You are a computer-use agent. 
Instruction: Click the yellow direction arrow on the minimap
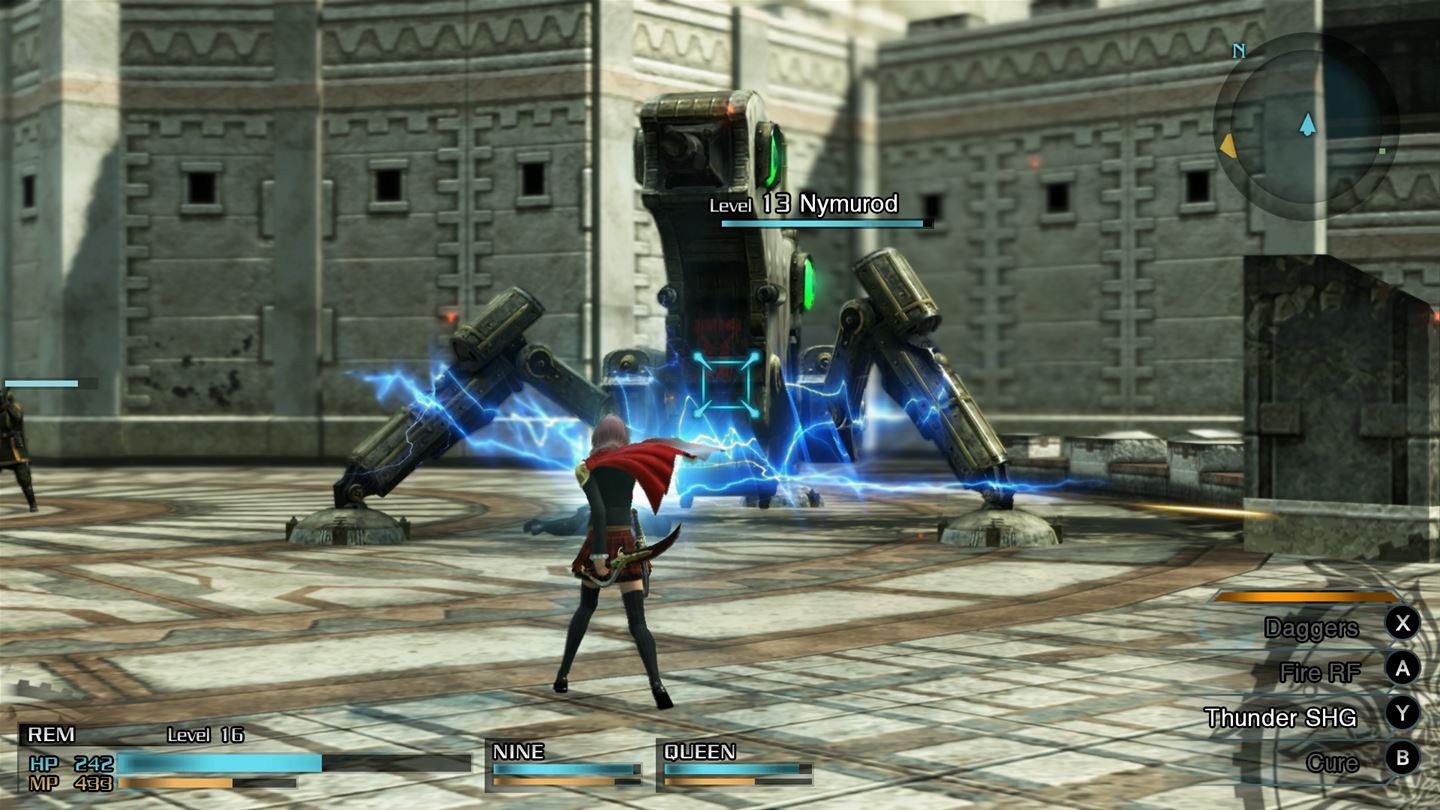coord(1227,146)
